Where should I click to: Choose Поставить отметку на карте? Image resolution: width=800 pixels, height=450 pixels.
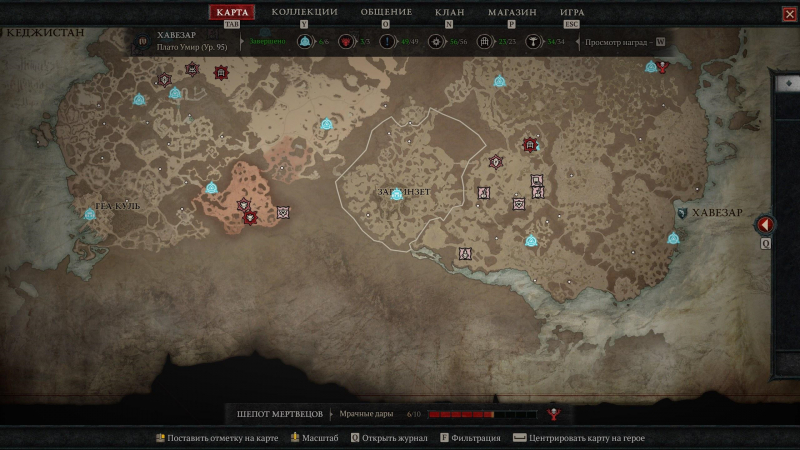219,438
